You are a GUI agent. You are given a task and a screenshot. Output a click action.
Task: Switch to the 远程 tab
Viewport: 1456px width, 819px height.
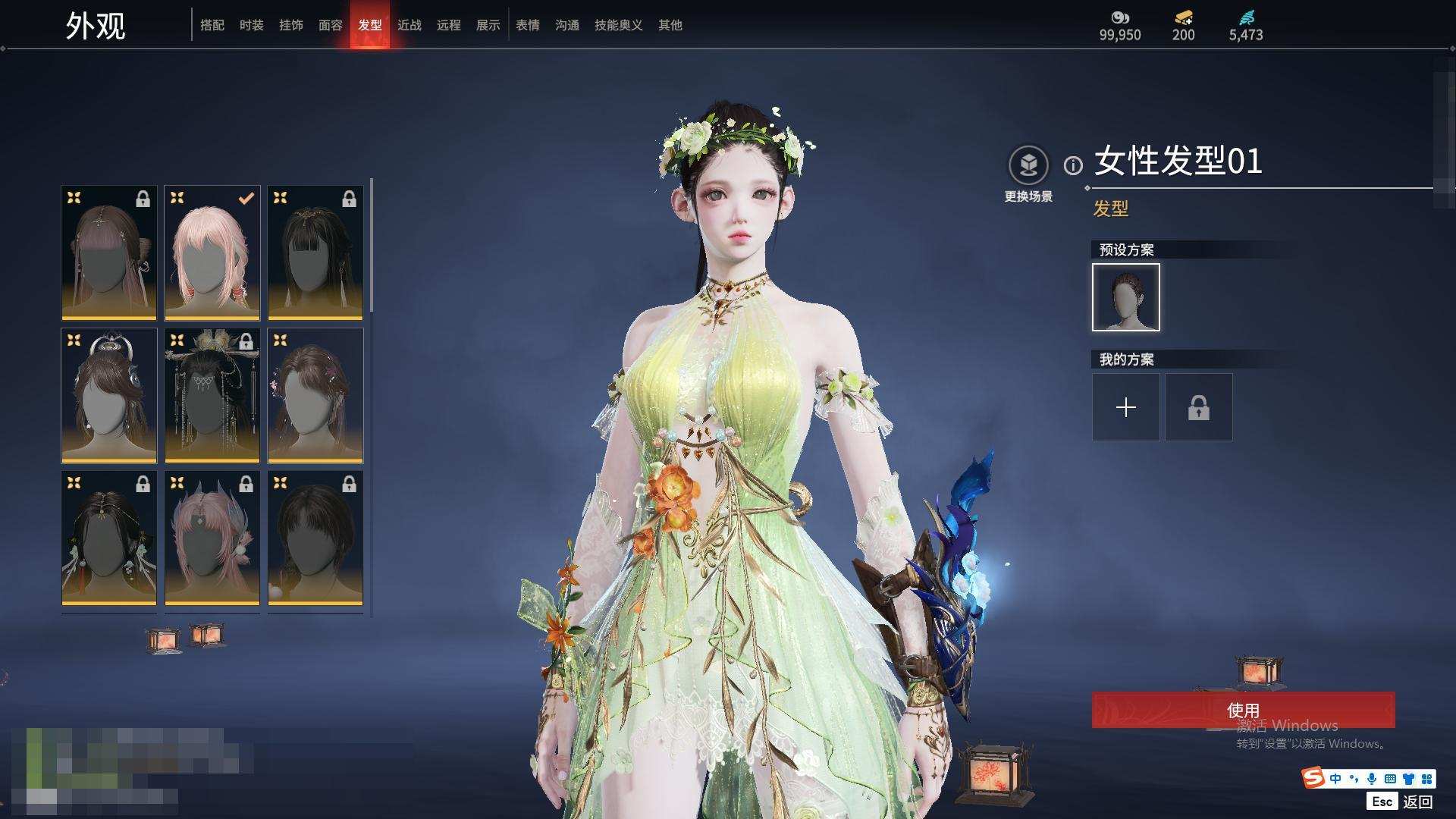click(449, 25)
